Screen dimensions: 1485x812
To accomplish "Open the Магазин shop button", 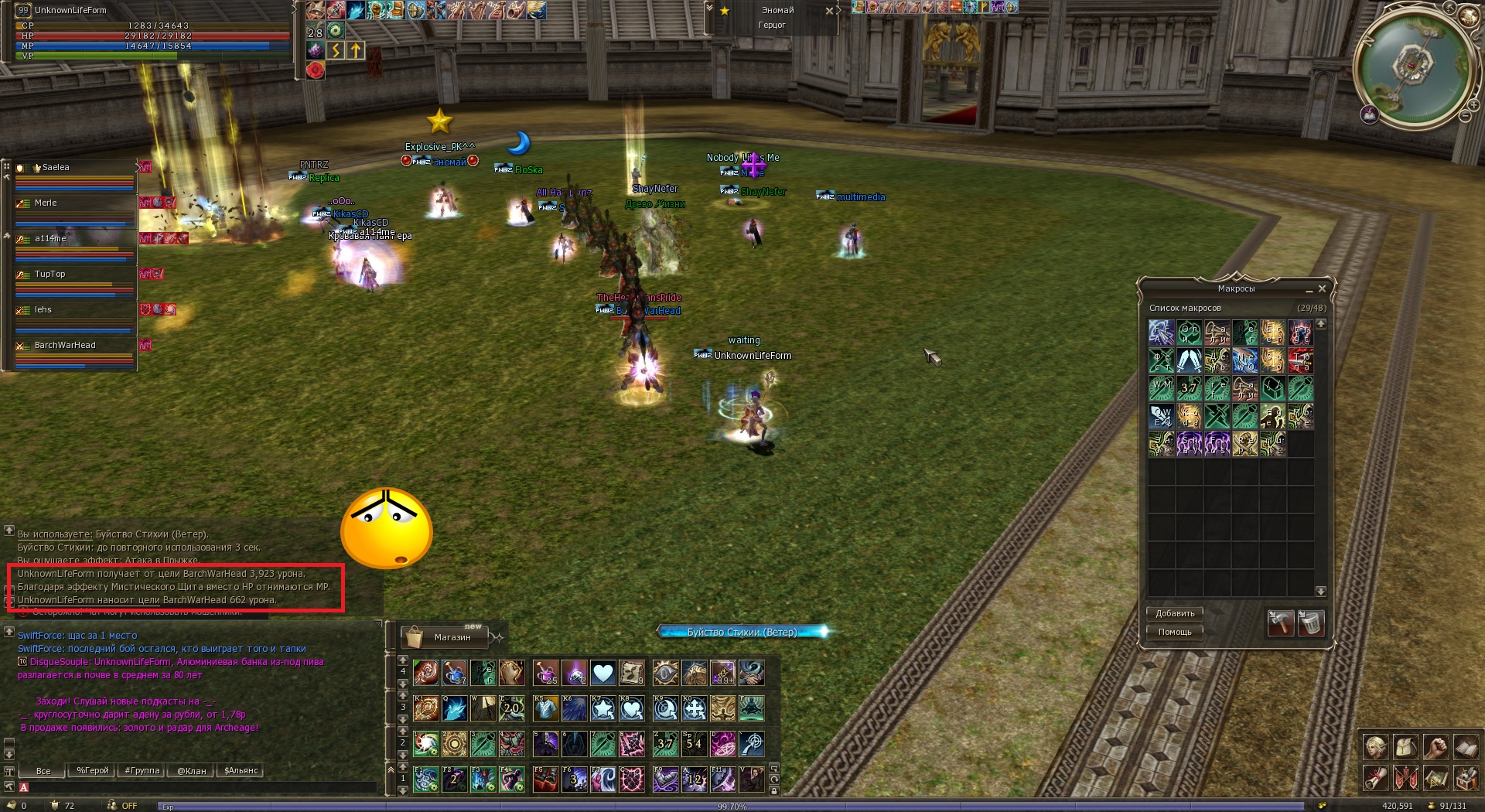I will 445,637.
